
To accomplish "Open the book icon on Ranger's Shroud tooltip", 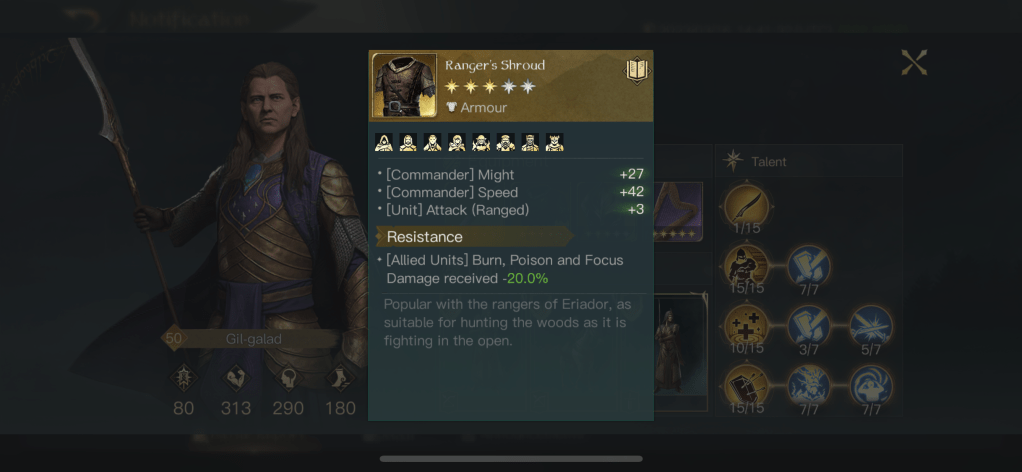I will pyautogui.click(x=637, y=70).
